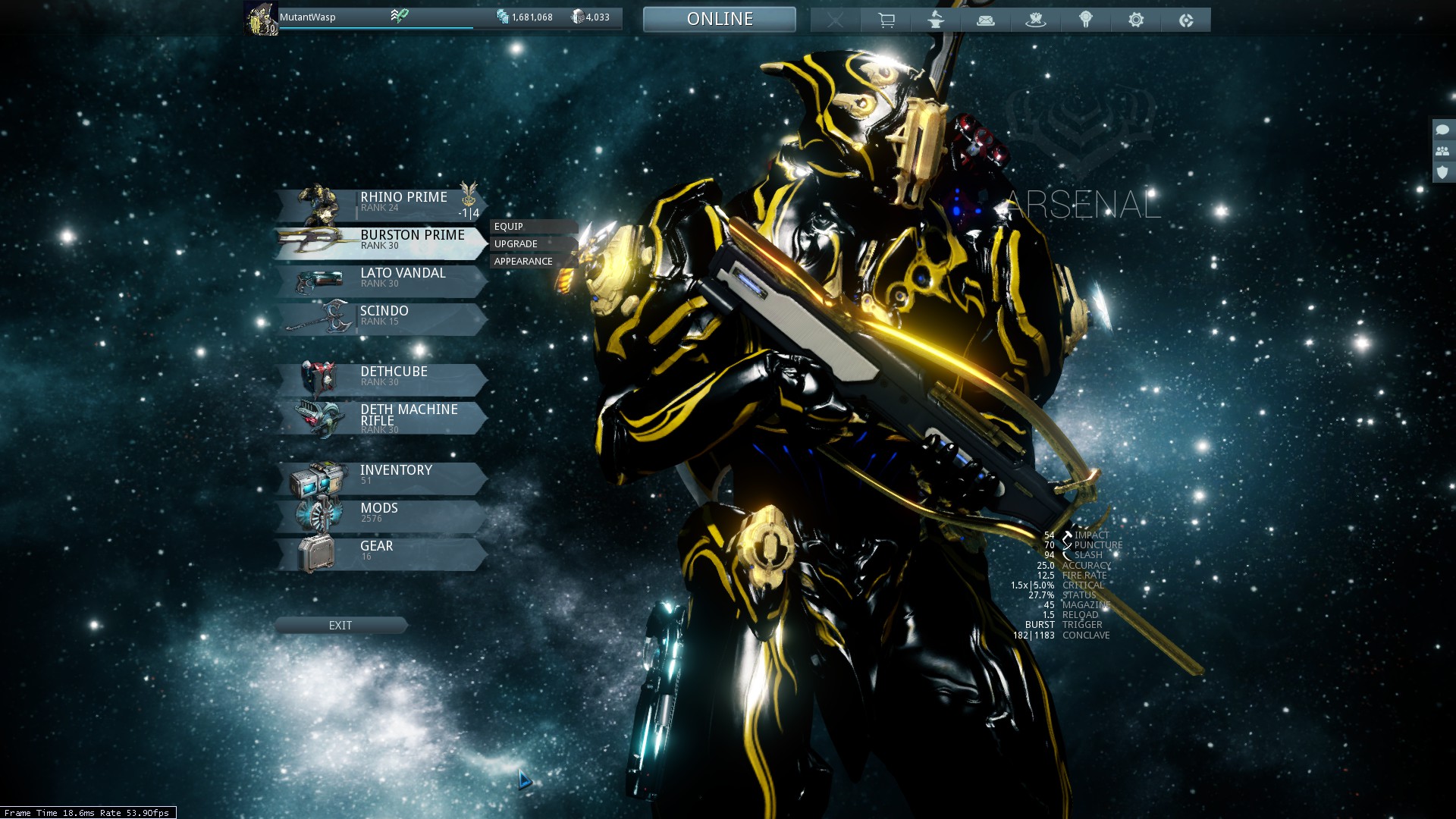Open the Mods collection
Viewport: 1456px width, 819px height.
pos(379,514)
